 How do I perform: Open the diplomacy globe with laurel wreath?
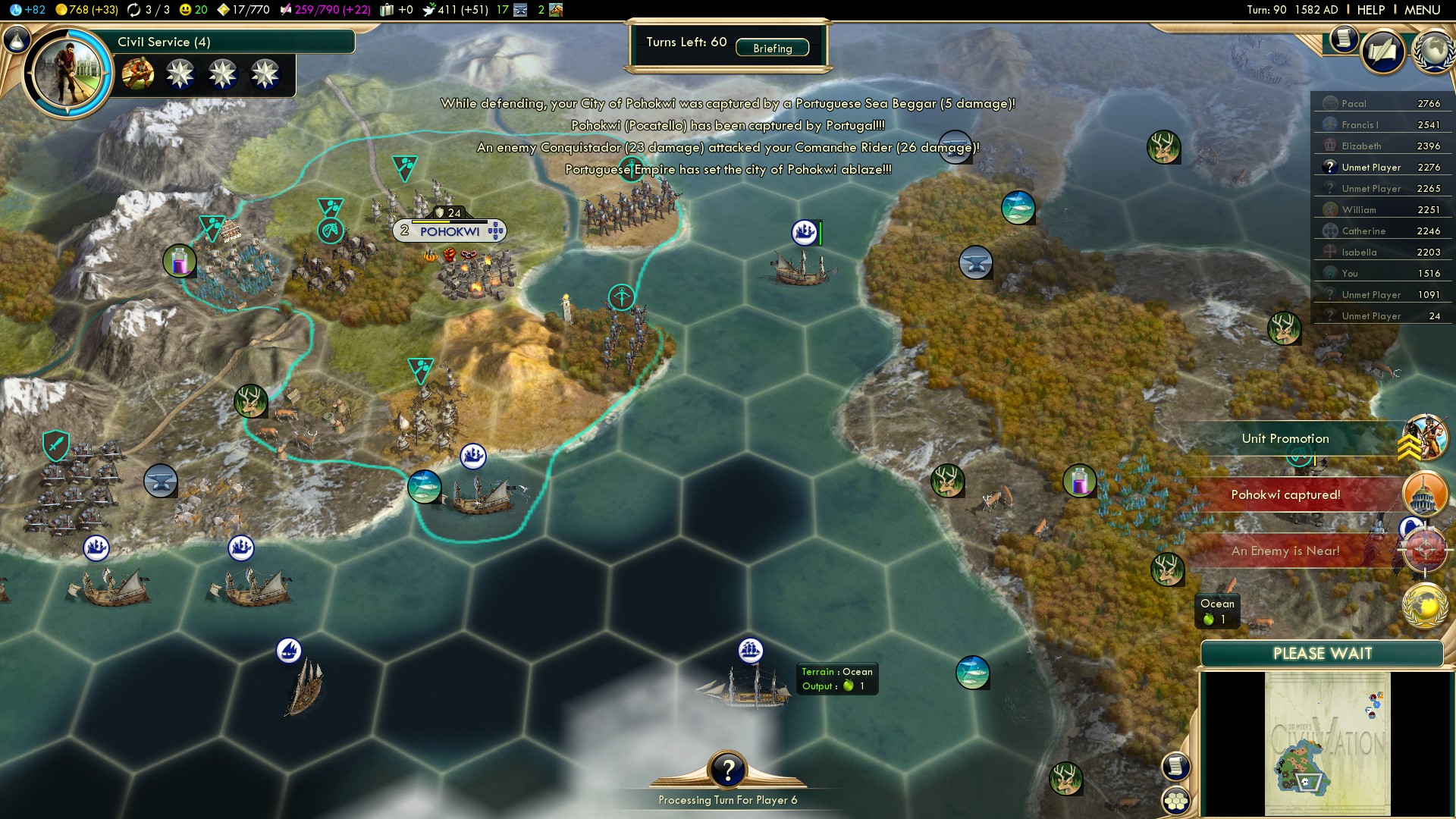[x=1433, y=52]
